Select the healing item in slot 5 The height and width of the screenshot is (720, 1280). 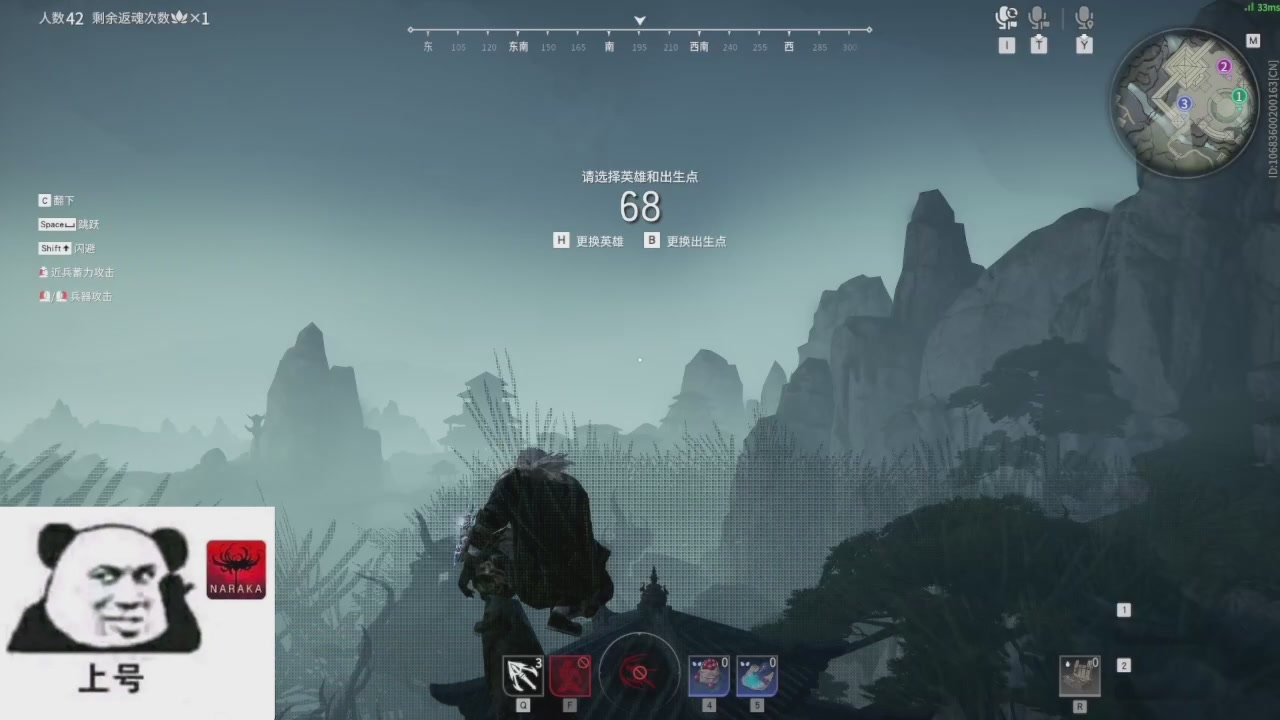pos(757,675)
